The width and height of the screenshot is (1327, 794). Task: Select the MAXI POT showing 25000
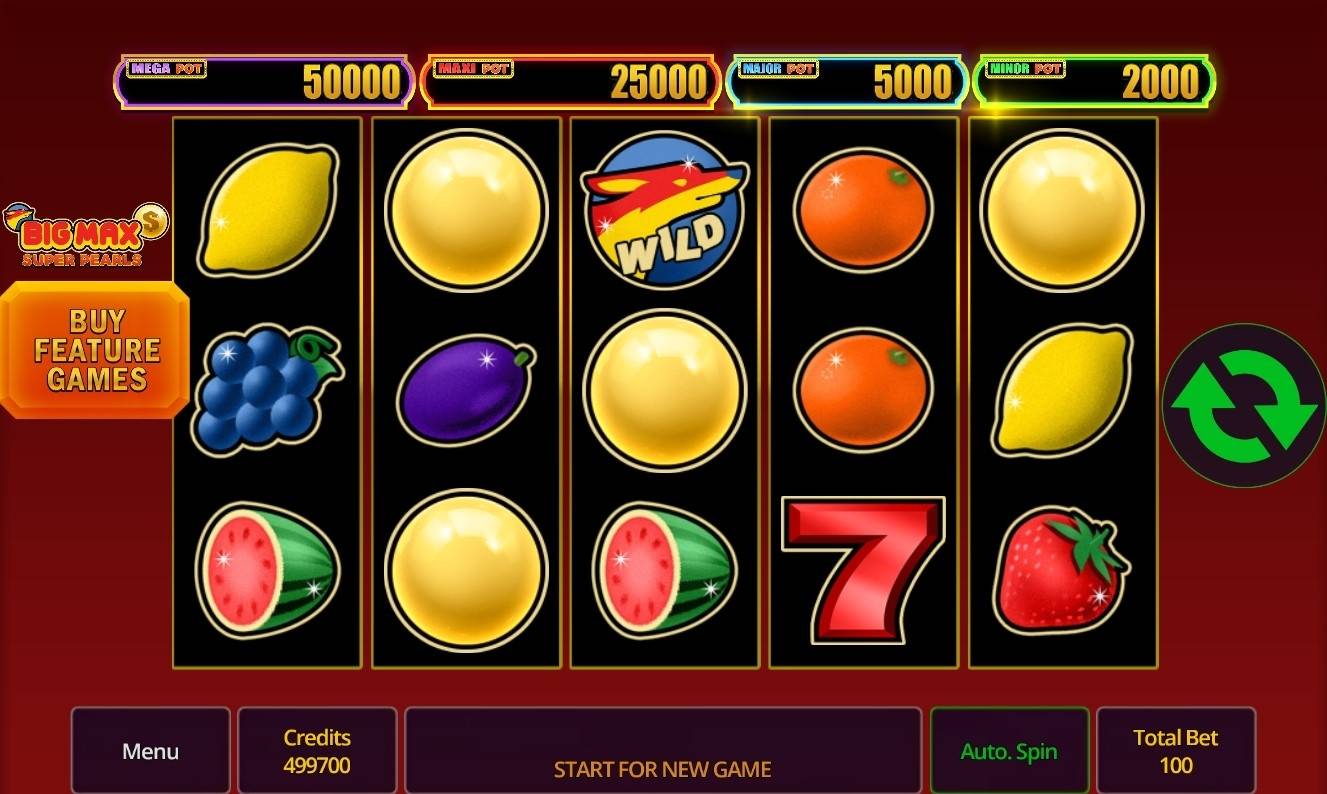point(572,82)
